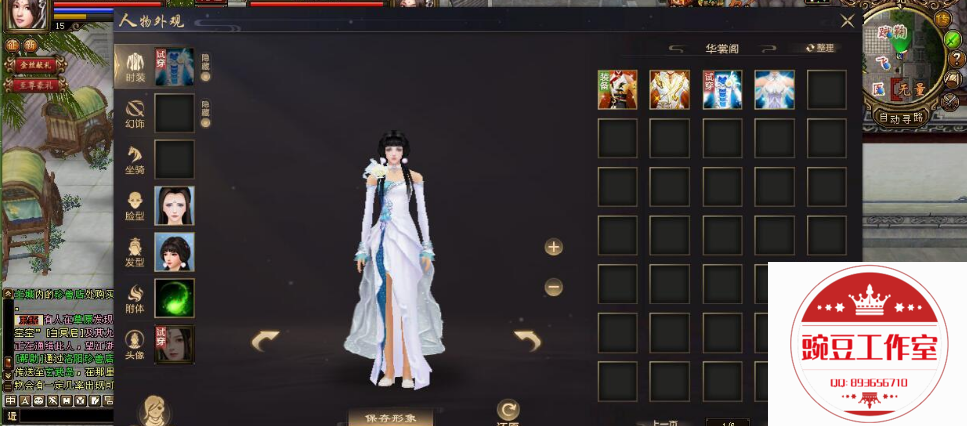Select the 发型 hairstyle category

coord(134,252)
